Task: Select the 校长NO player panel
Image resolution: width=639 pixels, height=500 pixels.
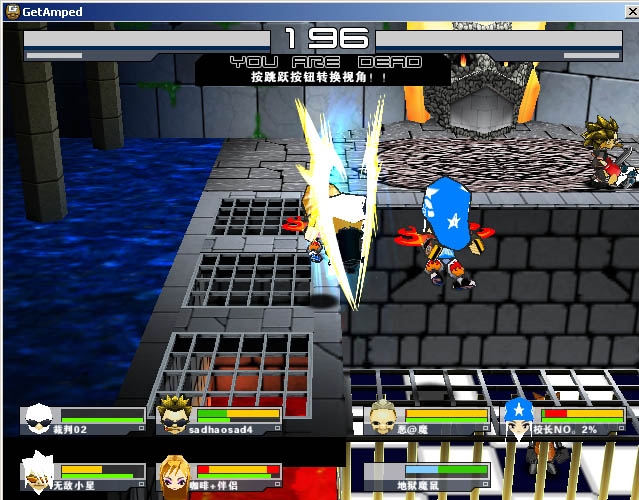Action: click(563, 420)
